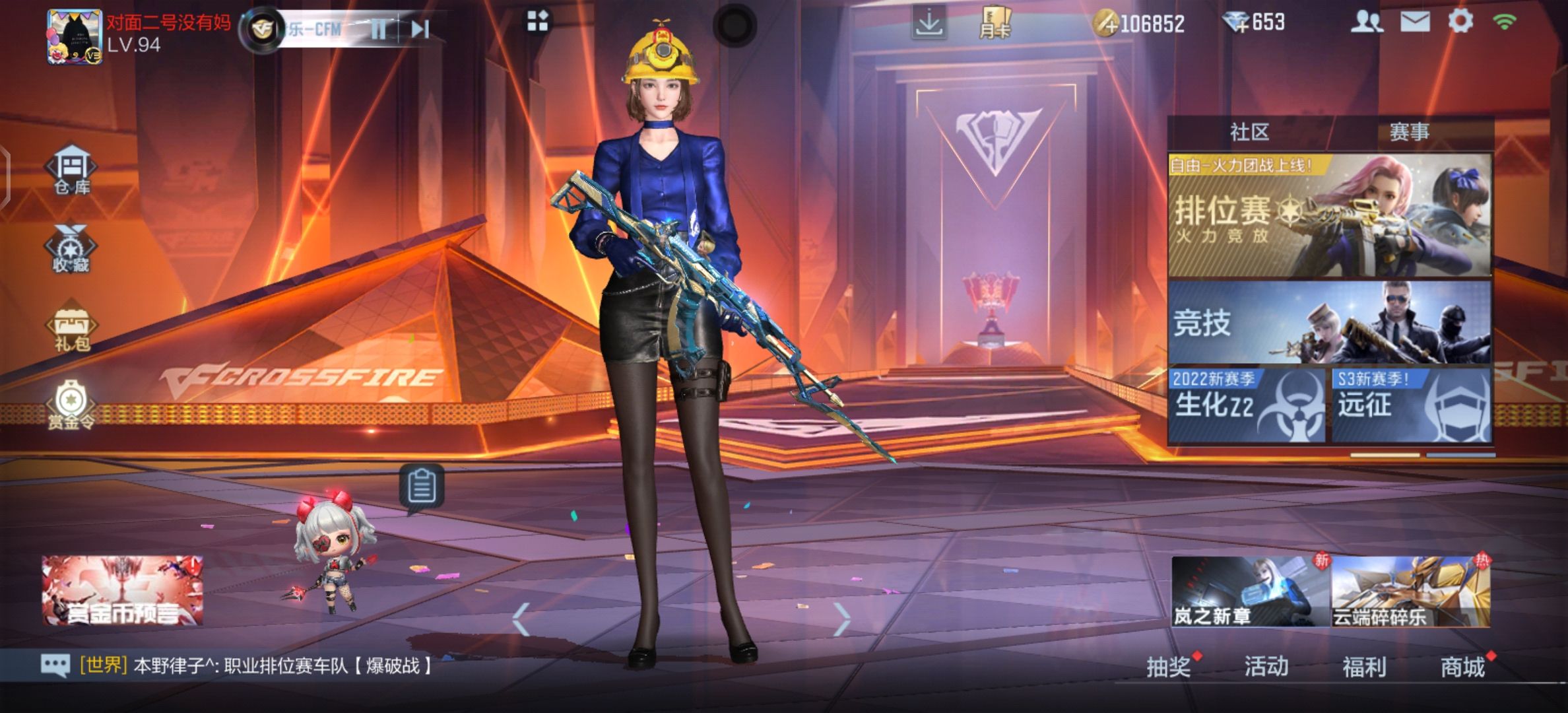Open the 赏金令 bounty pass

pos(71,405)
